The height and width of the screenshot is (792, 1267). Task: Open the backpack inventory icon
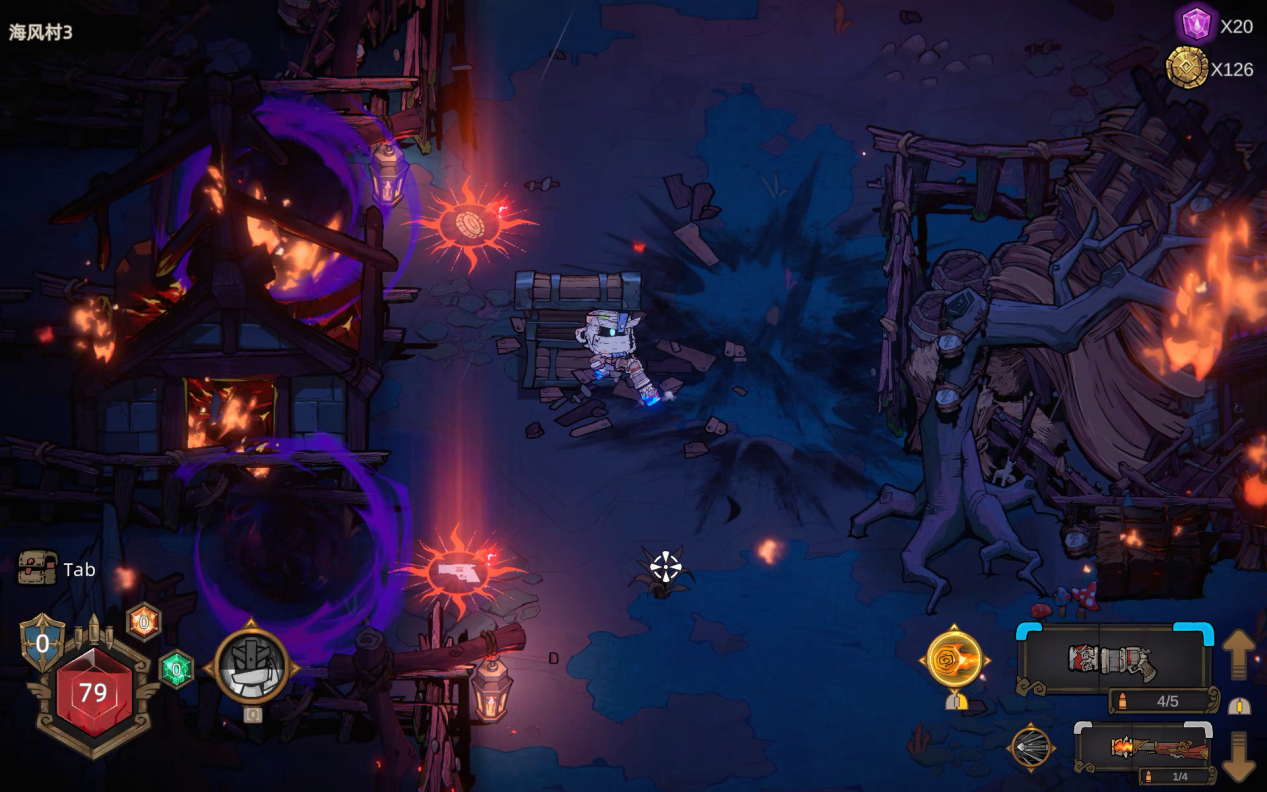tap(37, 568)
